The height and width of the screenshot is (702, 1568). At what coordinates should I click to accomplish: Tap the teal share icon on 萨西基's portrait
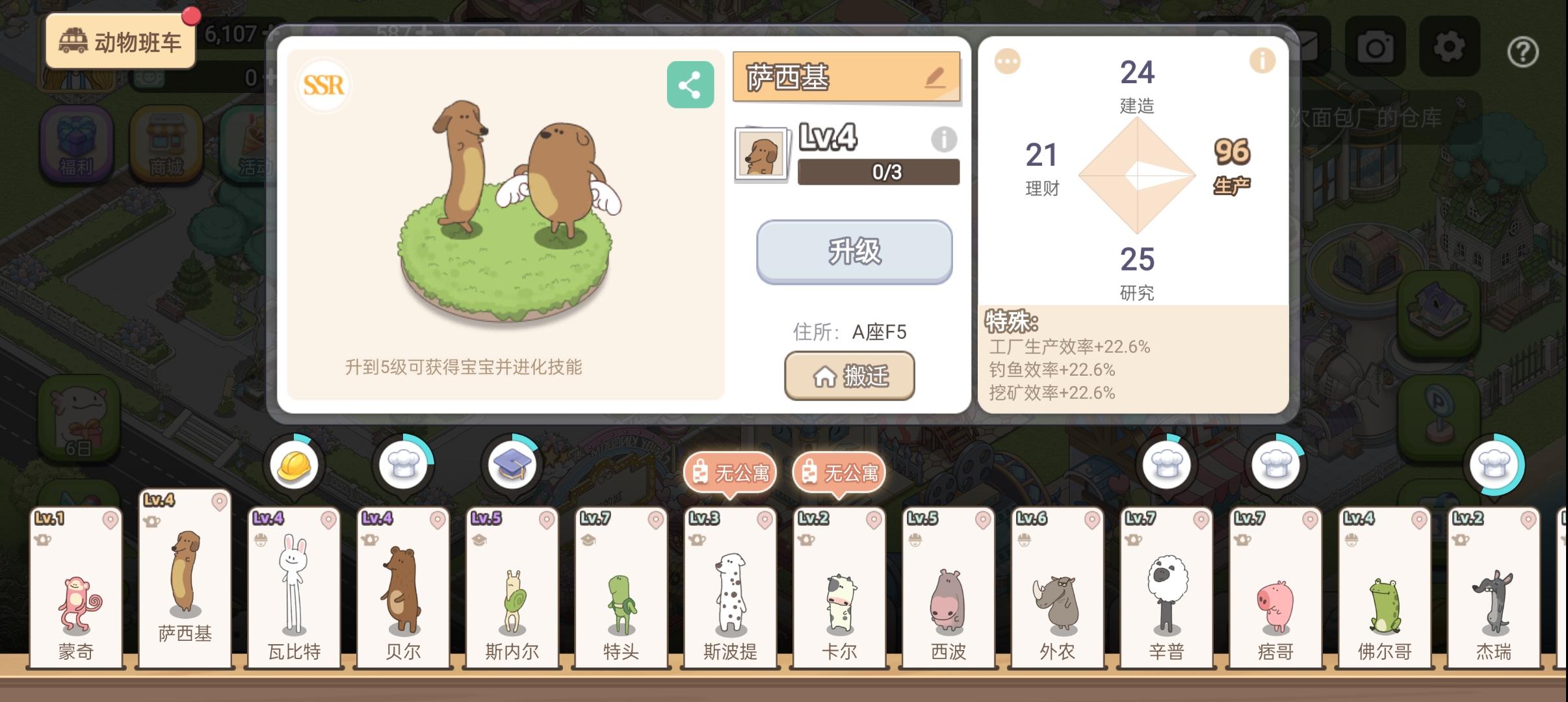pos(690,83)
